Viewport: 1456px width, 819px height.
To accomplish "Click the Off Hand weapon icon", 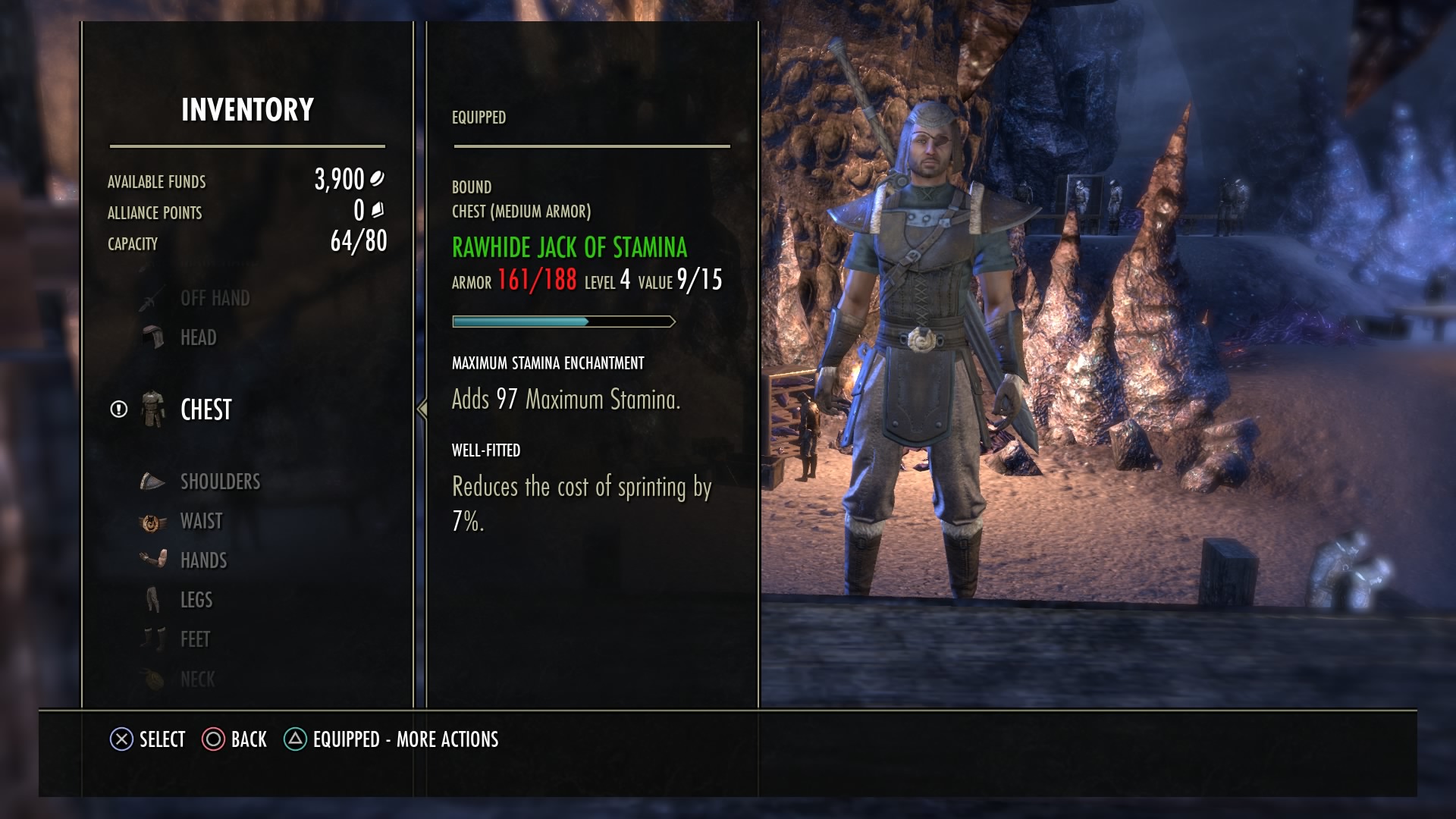I will tap(152, 297).
